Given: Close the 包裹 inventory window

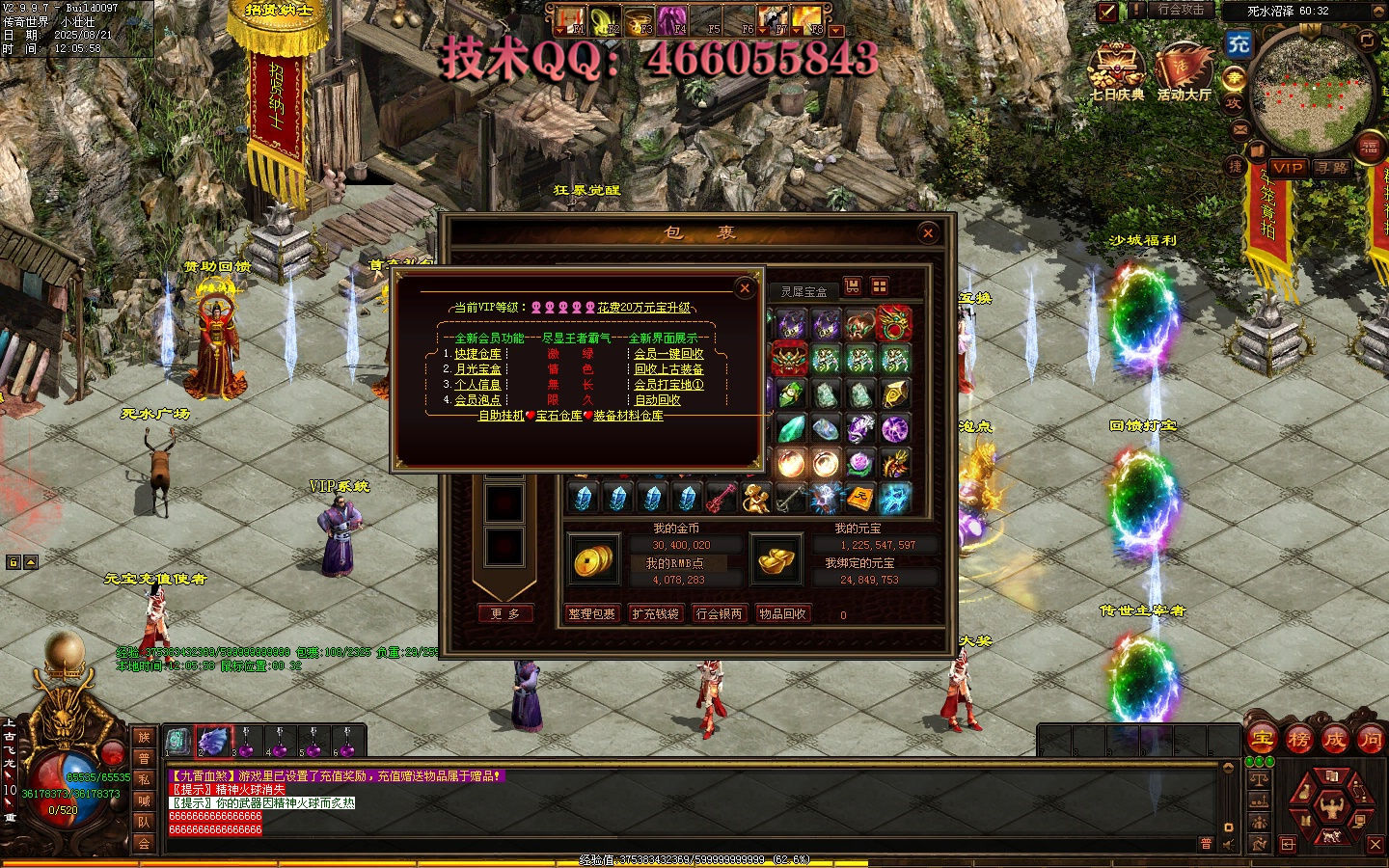Looking at the screenshot, I should coord(928,232).
